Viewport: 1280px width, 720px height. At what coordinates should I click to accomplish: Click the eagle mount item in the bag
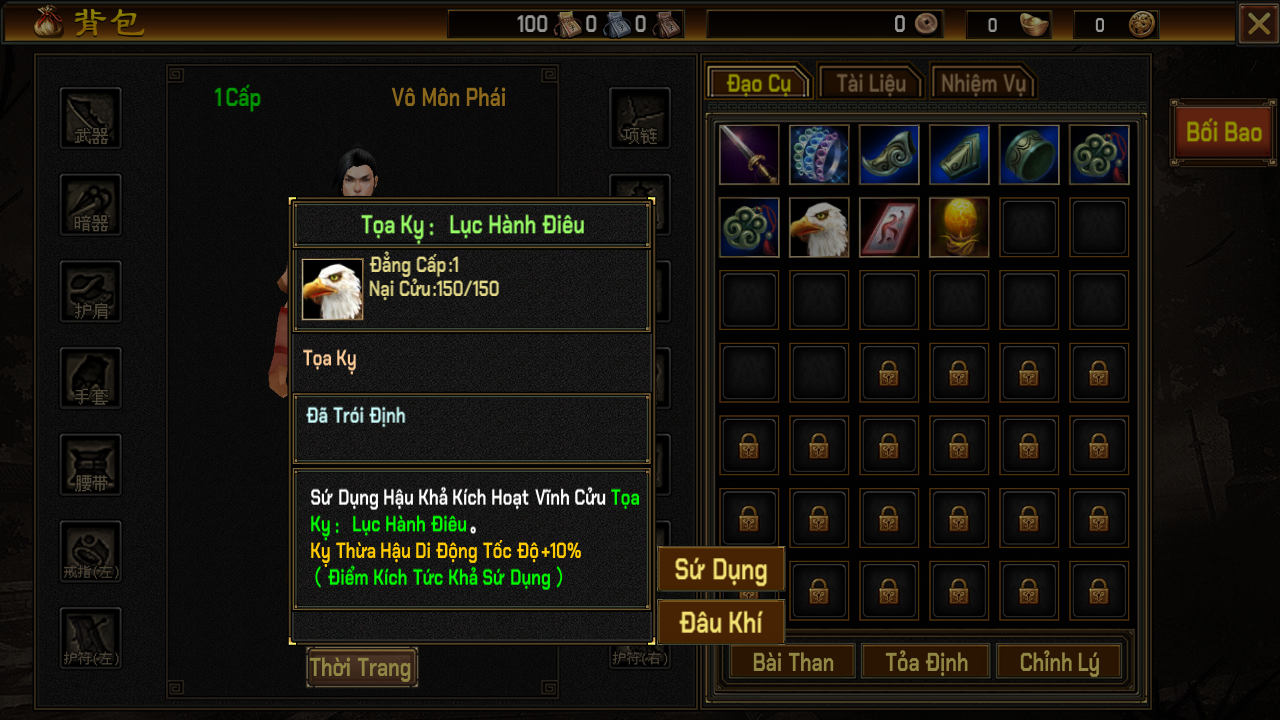pyautogui.click(x=819, y=227)
